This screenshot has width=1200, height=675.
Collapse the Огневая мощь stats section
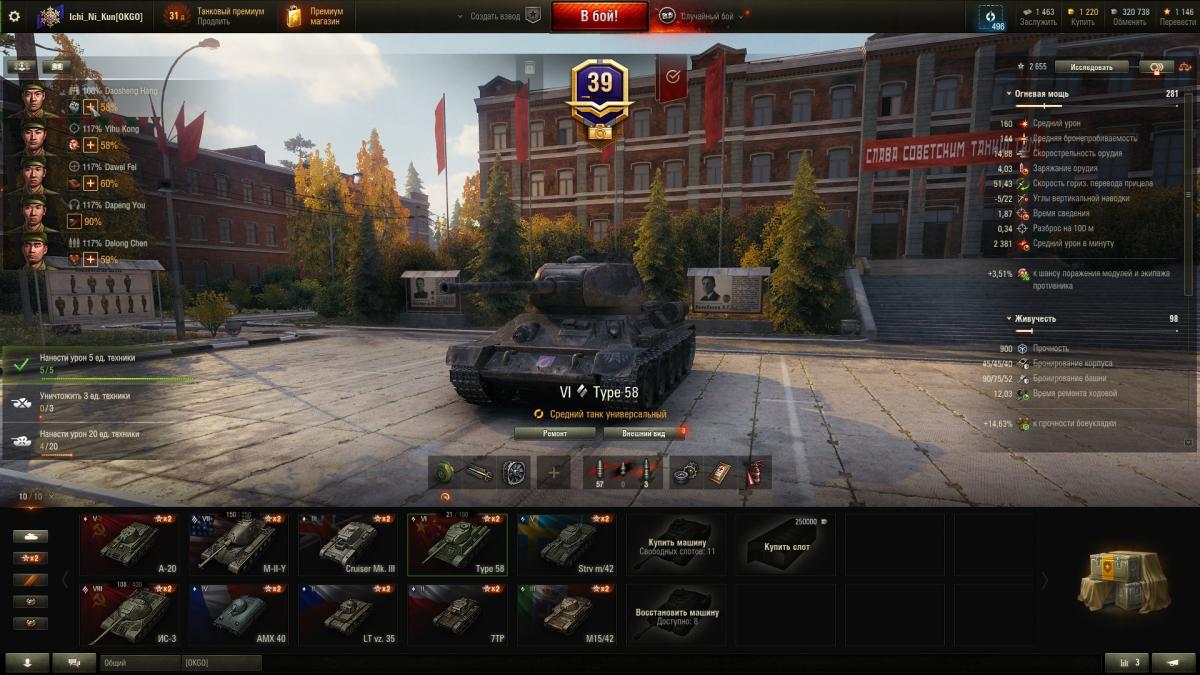pyautogui.click(x=1009, y=94)
